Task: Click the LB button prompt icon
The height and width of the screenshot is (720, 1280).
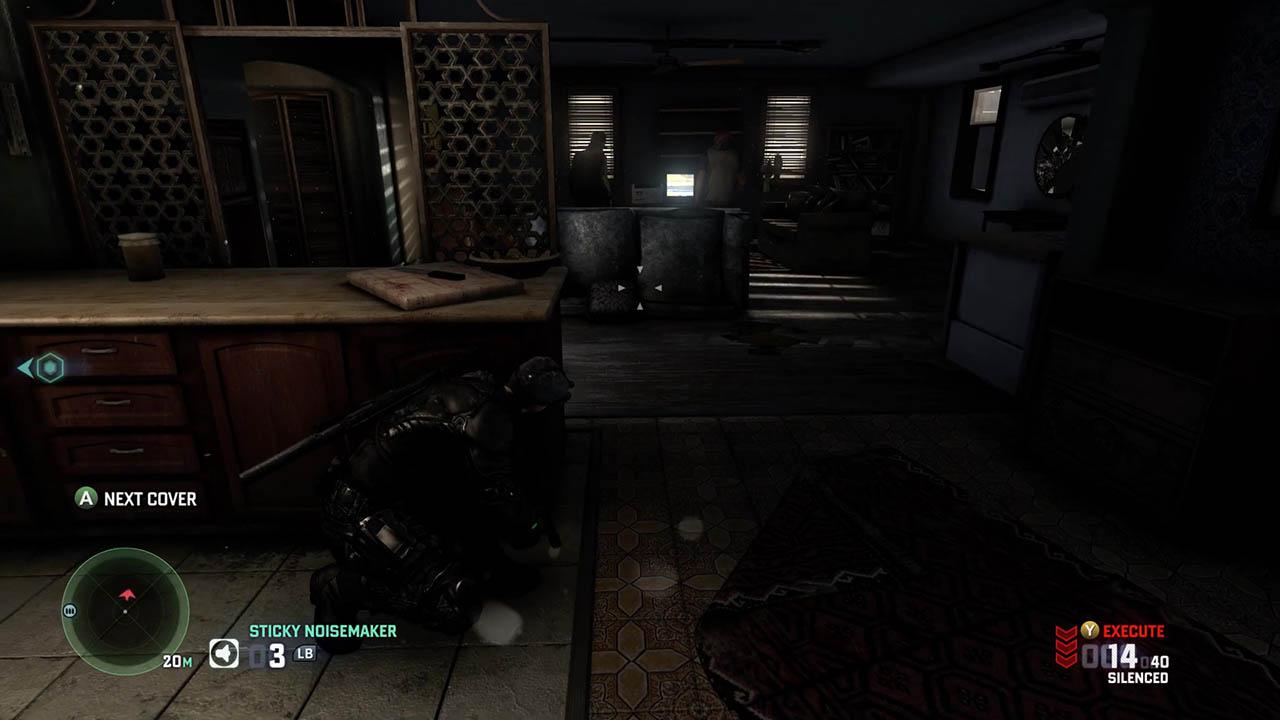Action: 306,655
